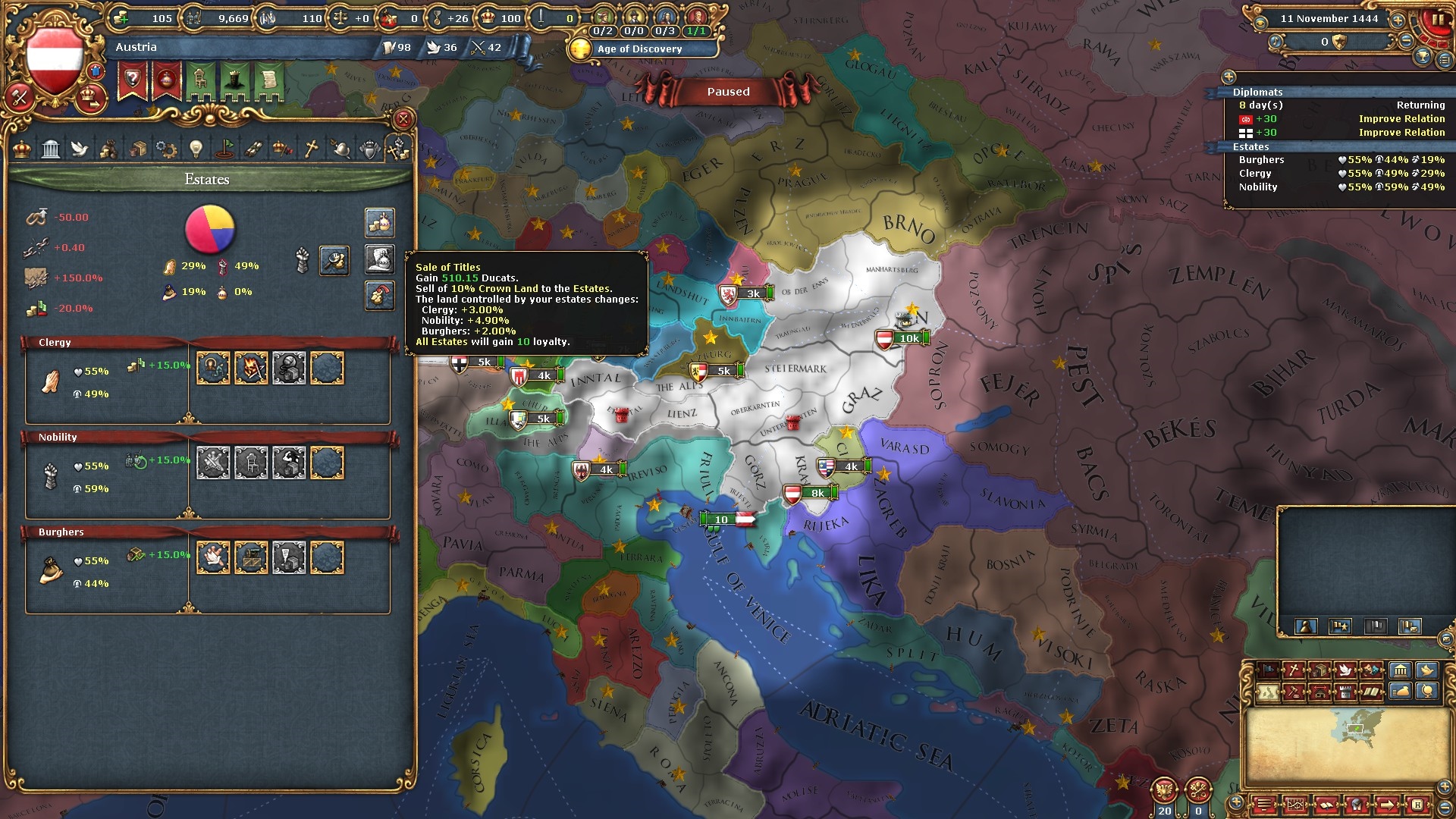The height and width of the screenshot is (819, 1456).
Task: Open the Ideas tab with light bulb
Action: pyautogui.click(x=196, y=149)
